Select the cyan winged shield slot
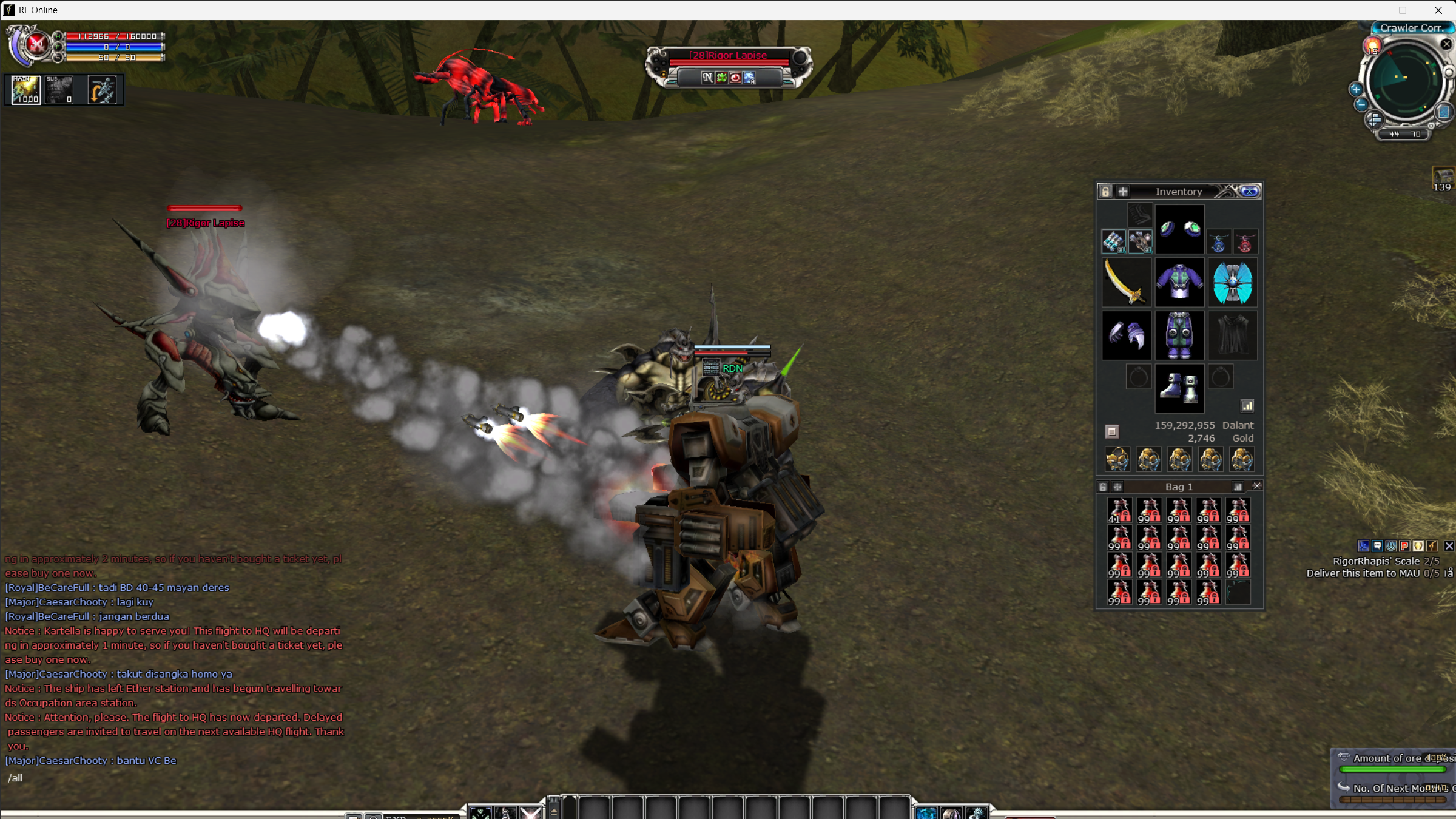 click(x=1232, y=282)
